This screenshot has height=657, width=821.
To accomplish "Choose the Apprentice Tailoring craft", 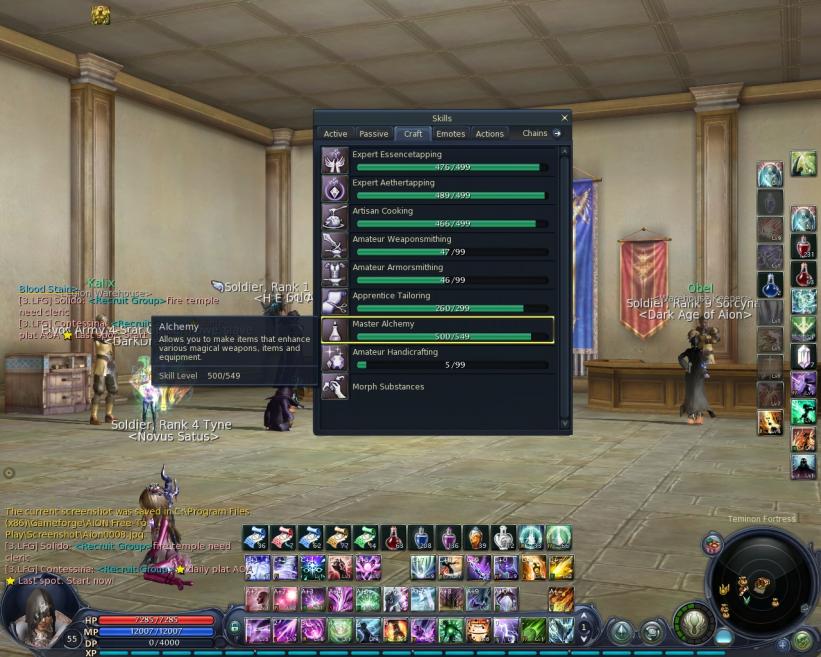I will pos(437,301).
